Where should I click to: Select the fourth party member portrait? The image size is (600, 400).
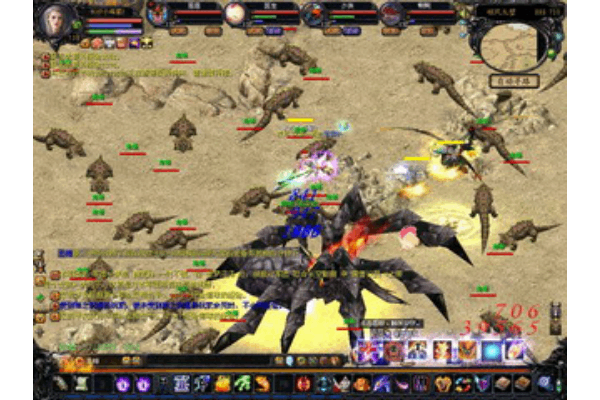click(x=391, y=14)
